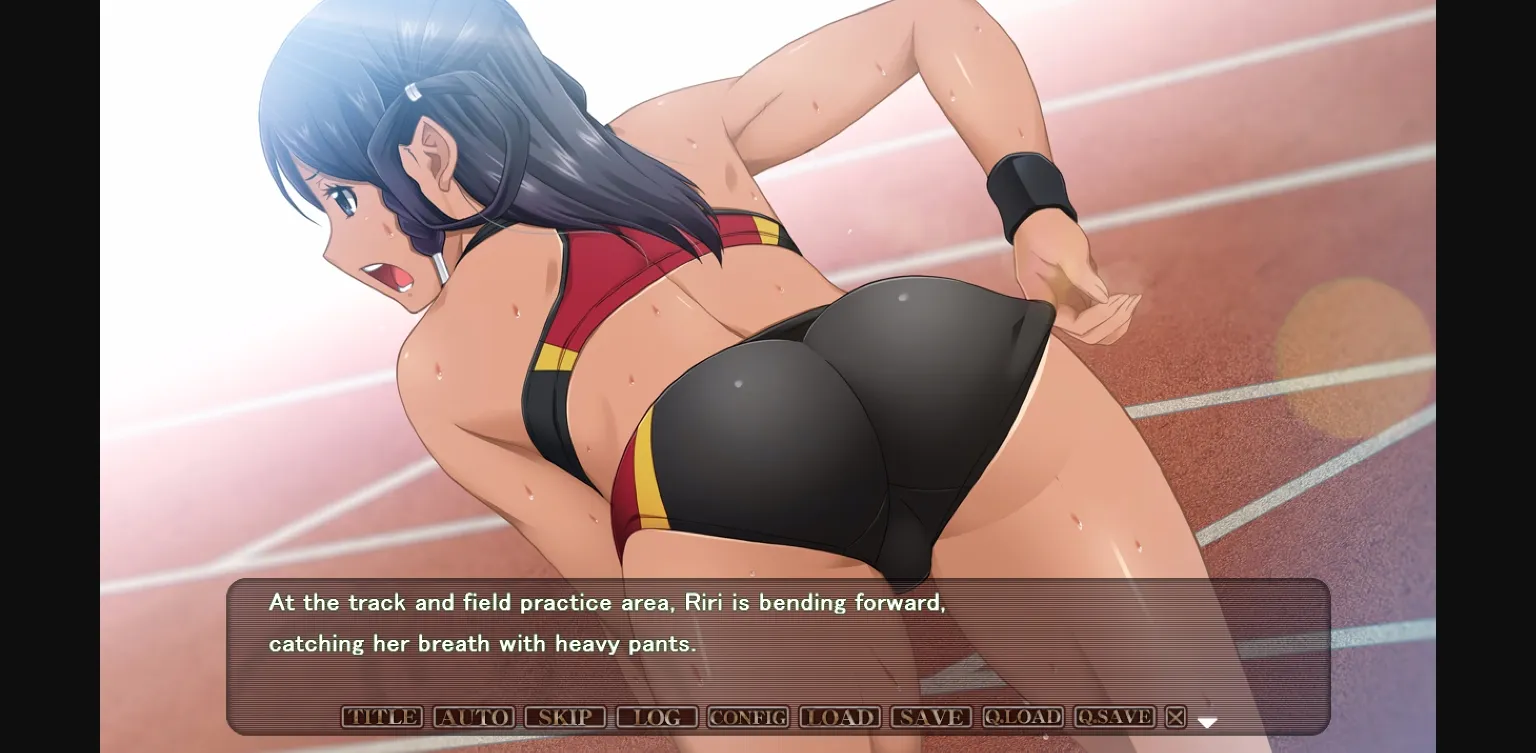Enable AUTO text advance mode
This screenshot has height=753, width=1536.
[476, 717]
